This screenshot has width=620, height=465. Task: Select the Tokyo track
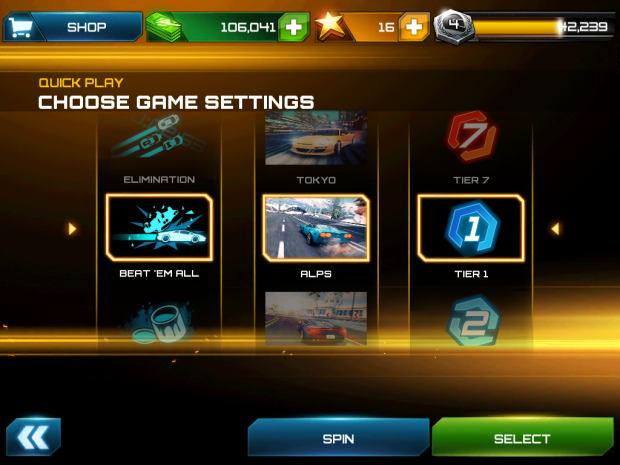click(x=316, y=142)
